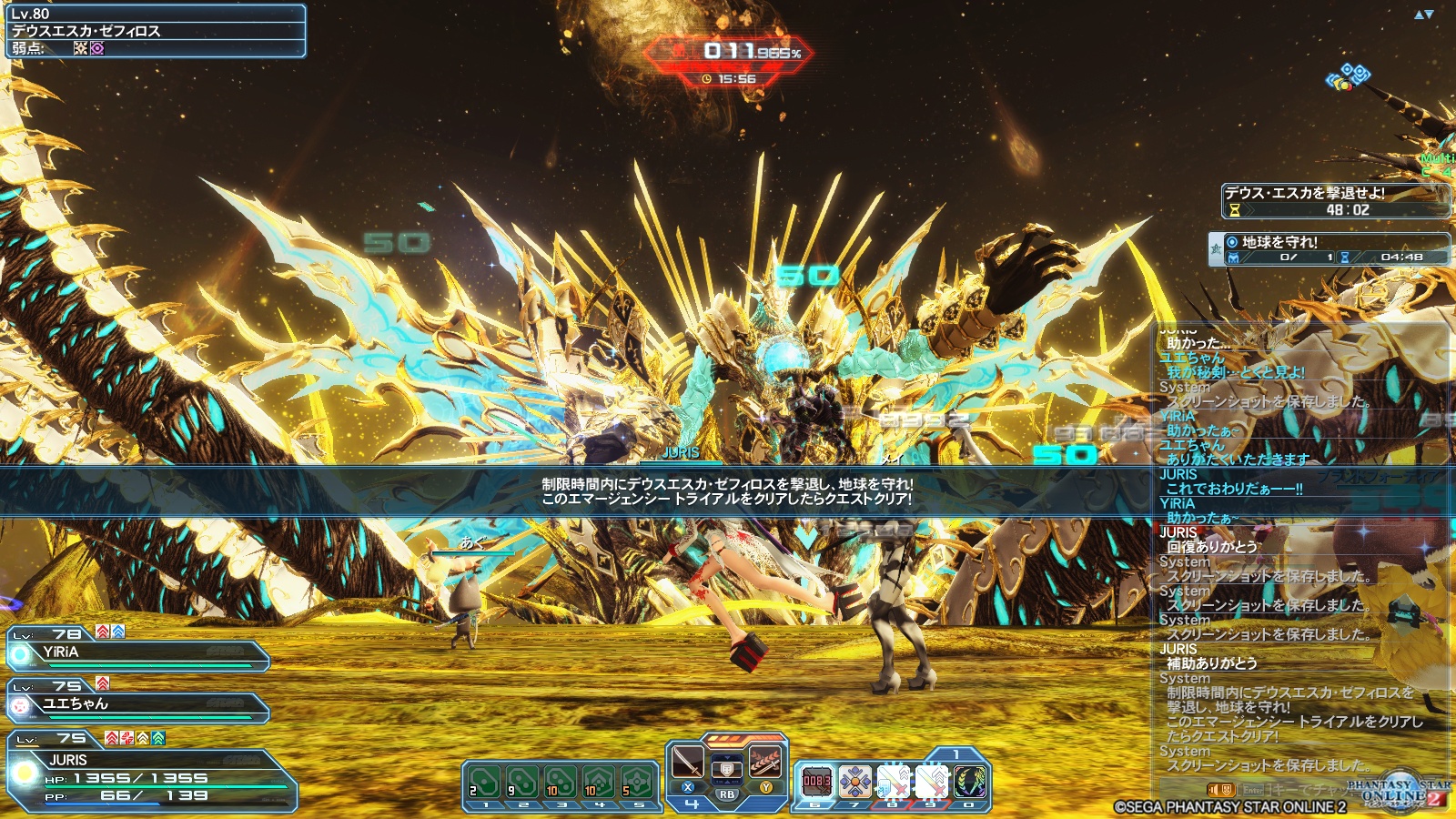Click the speaker icon beside the chat prompt
This screenshot has height=819, width=1456.
(1213, 790)
